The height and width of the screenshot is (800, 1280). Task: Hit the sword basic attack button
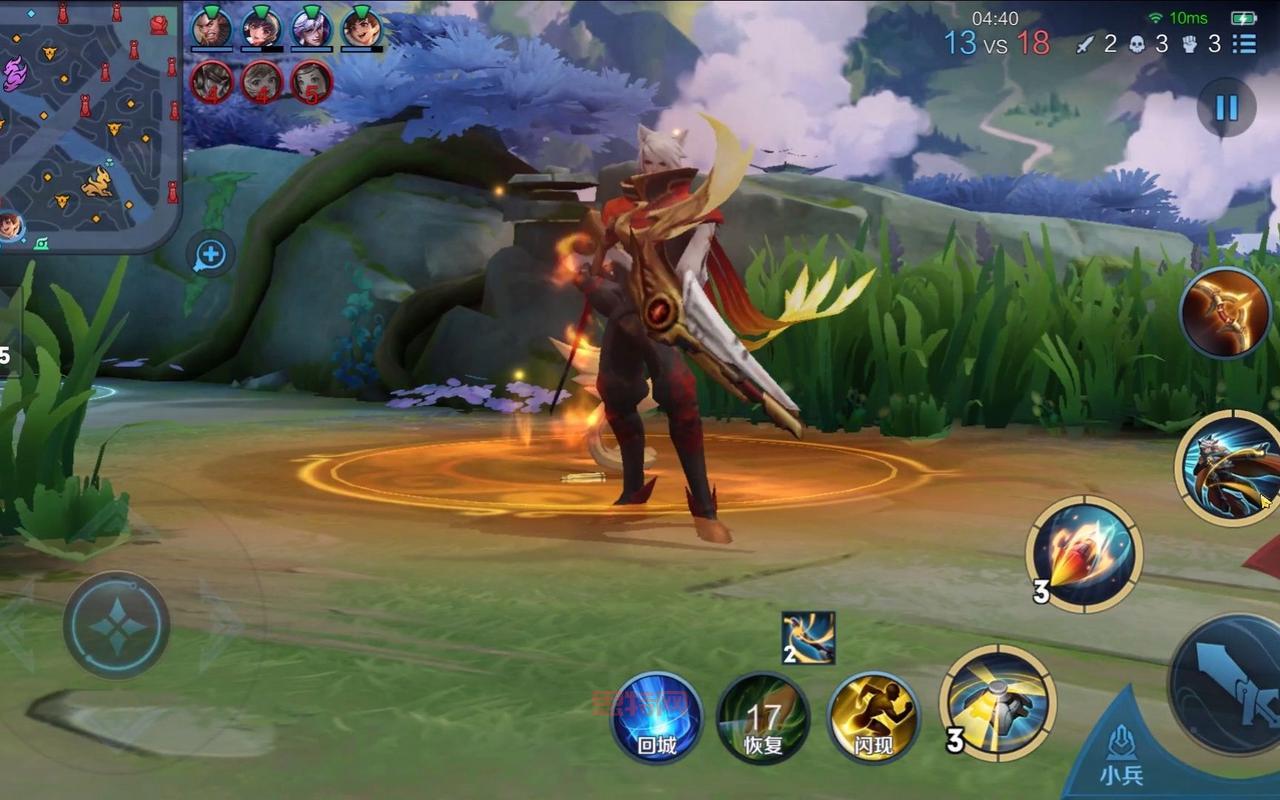[1230, 683]
